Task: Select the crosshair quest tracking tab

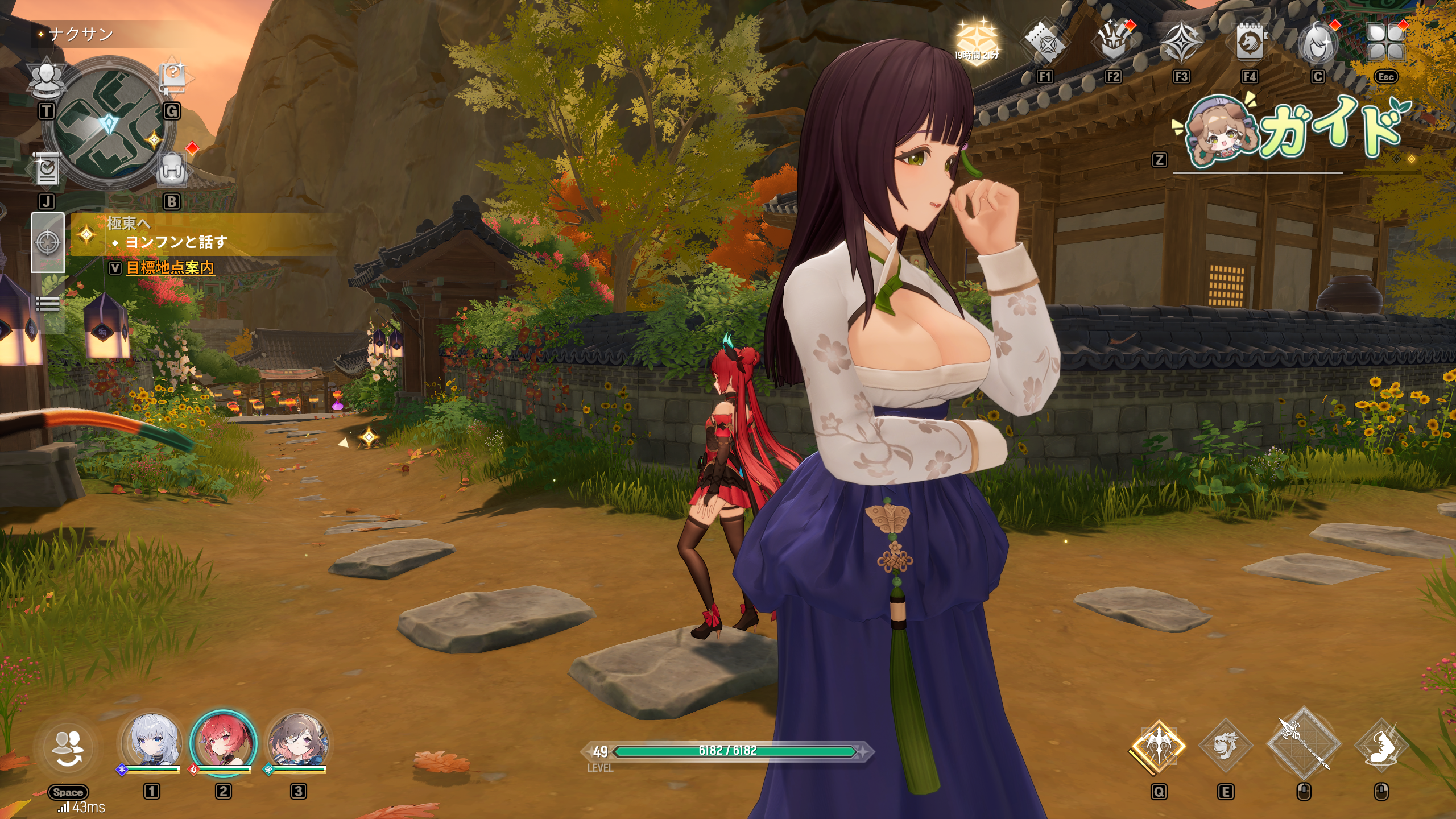Action: pos(48,242)
